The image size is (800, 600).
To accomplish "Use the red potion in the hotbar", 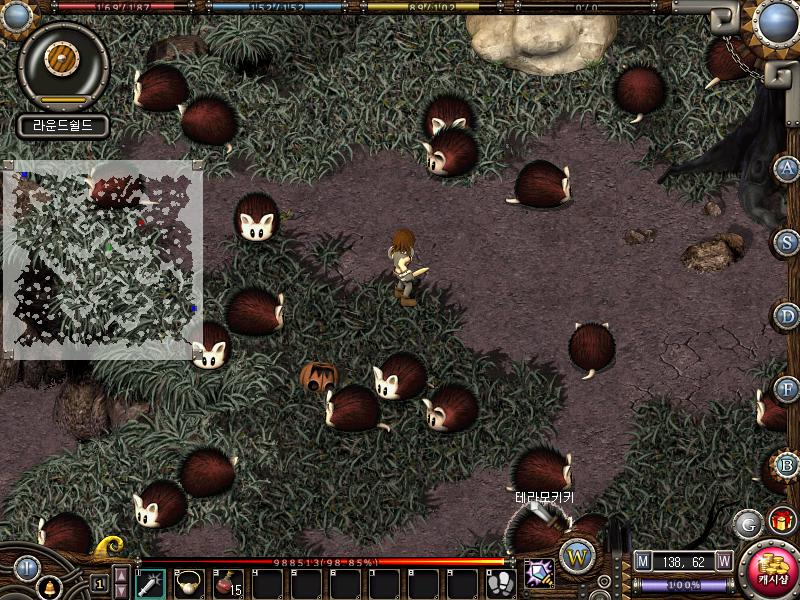I will tap(228, 582).
